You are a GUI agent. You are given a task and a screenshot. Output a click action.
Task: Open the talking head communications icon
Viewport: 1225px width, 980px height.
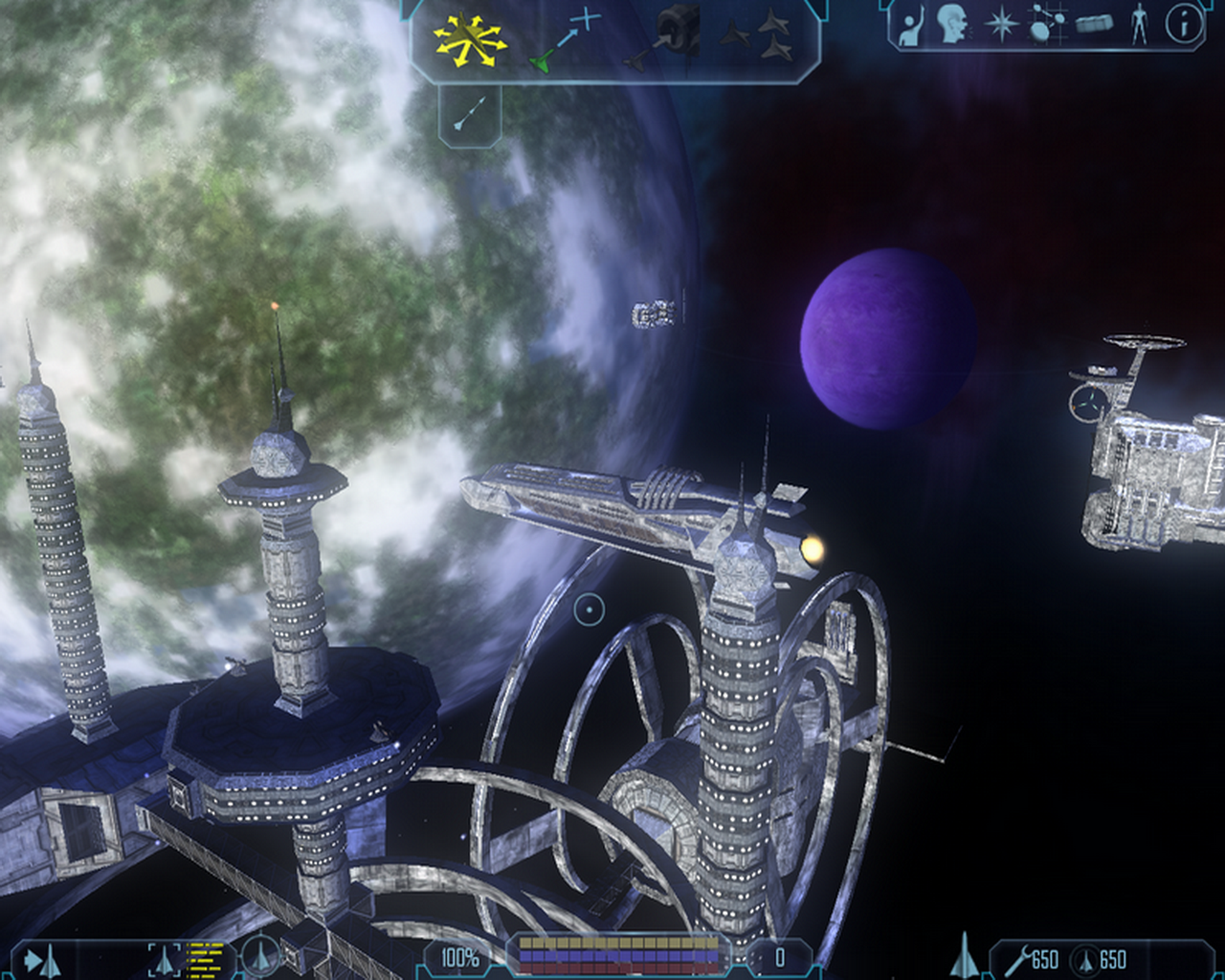(952, 25)
